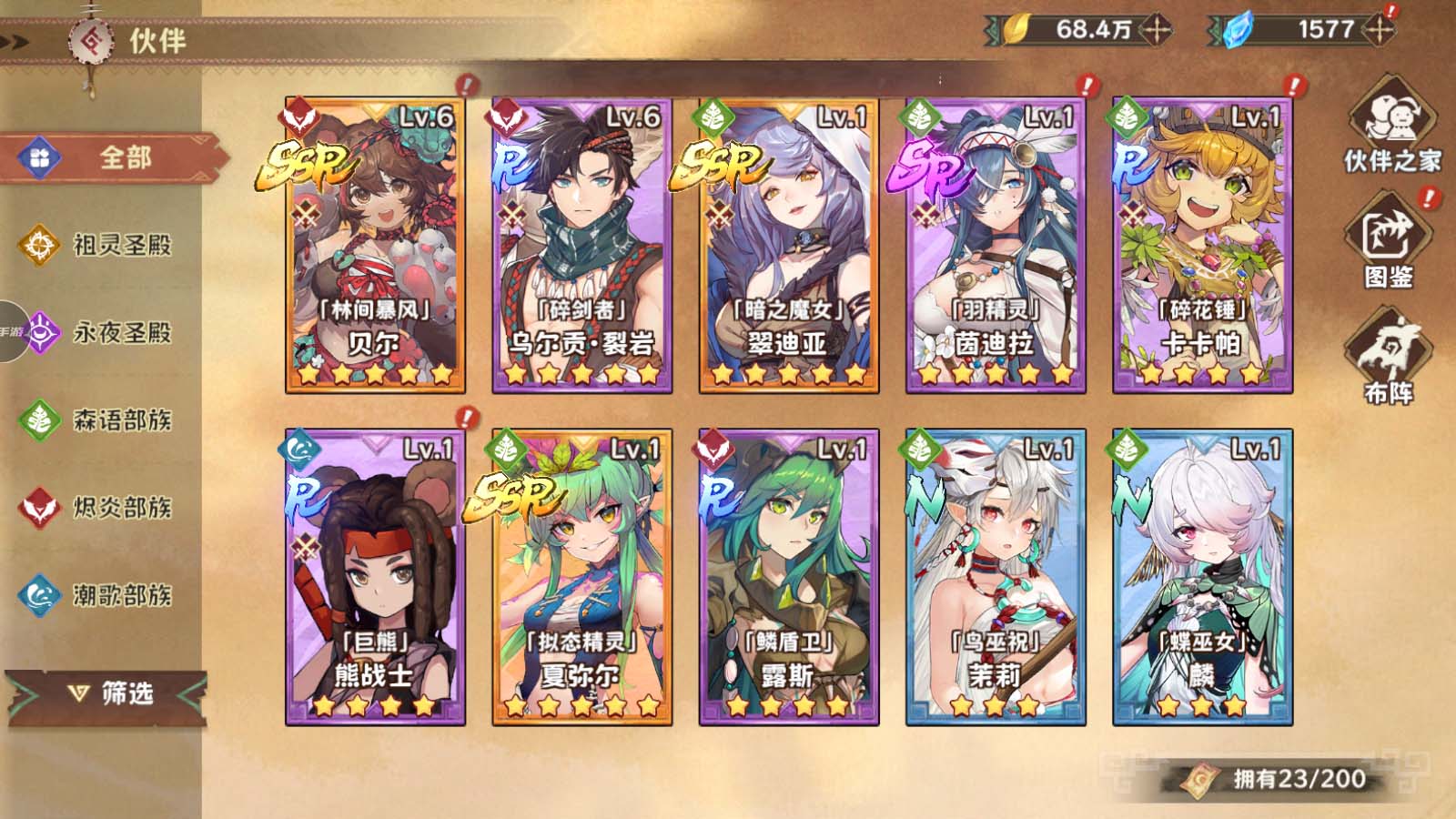This screenshot has height=819, width=1456.
Task: Go back using the 伙伴 header arrow
Action: click(18, 41)
